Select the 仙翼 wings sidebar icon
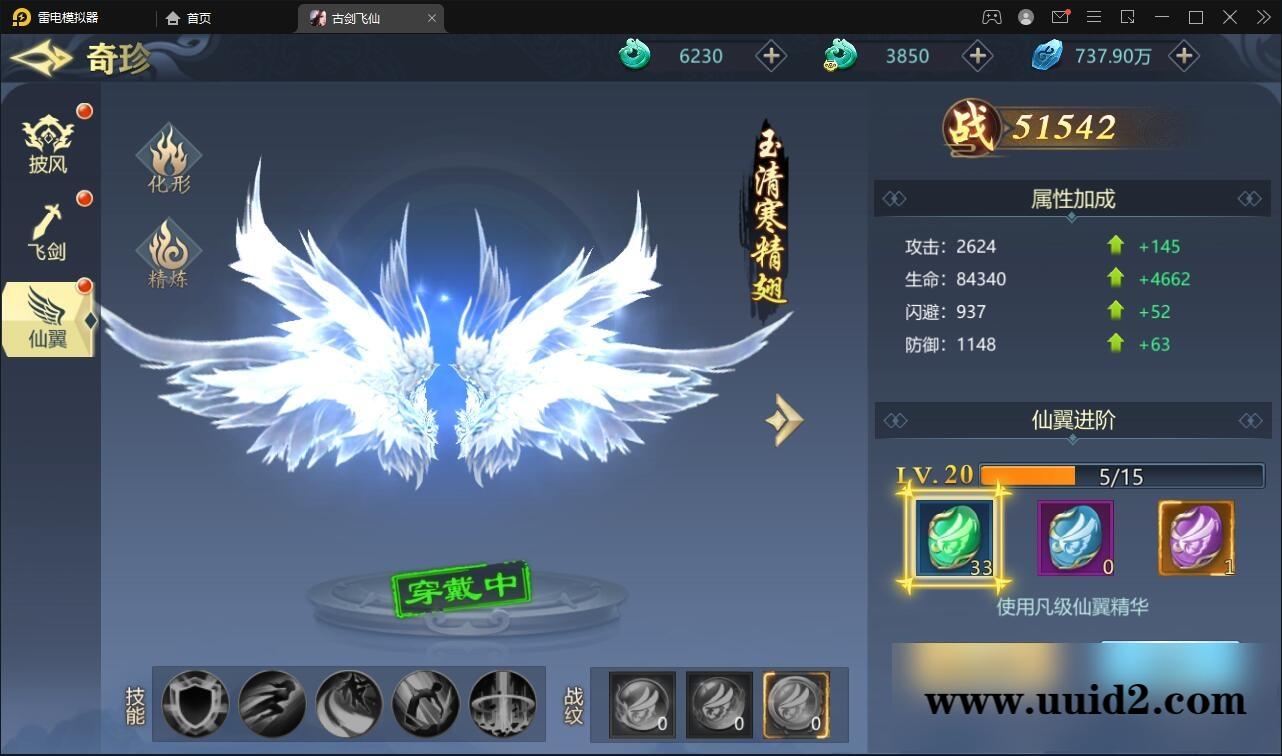The width and height of the screenshot is (1282, 756). tap(46, 318)
